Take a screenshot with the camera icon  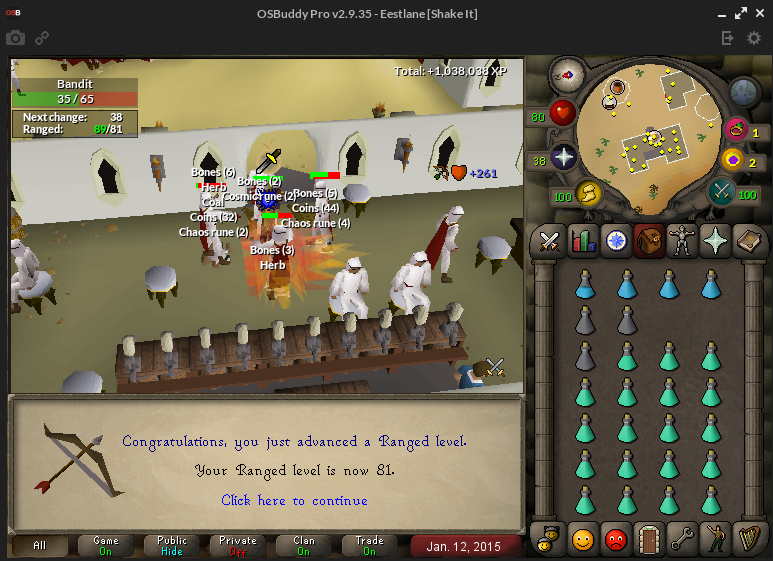click(15, 38)
